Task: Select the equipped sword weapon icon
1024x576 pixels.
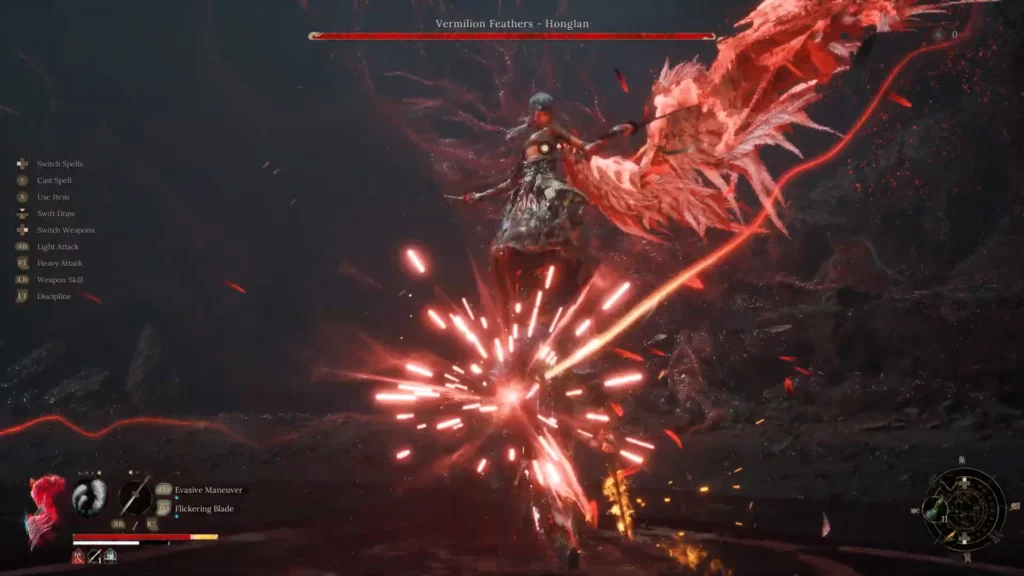Action: click(x=136, y=497)
